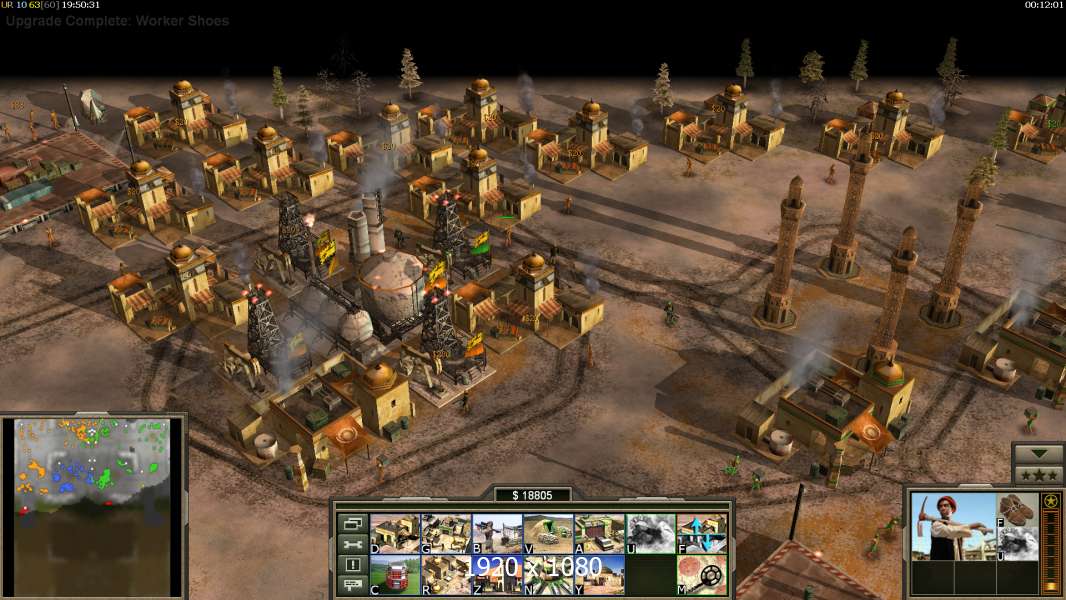
Task: Click the overlapping windows button
Action: 352,523
